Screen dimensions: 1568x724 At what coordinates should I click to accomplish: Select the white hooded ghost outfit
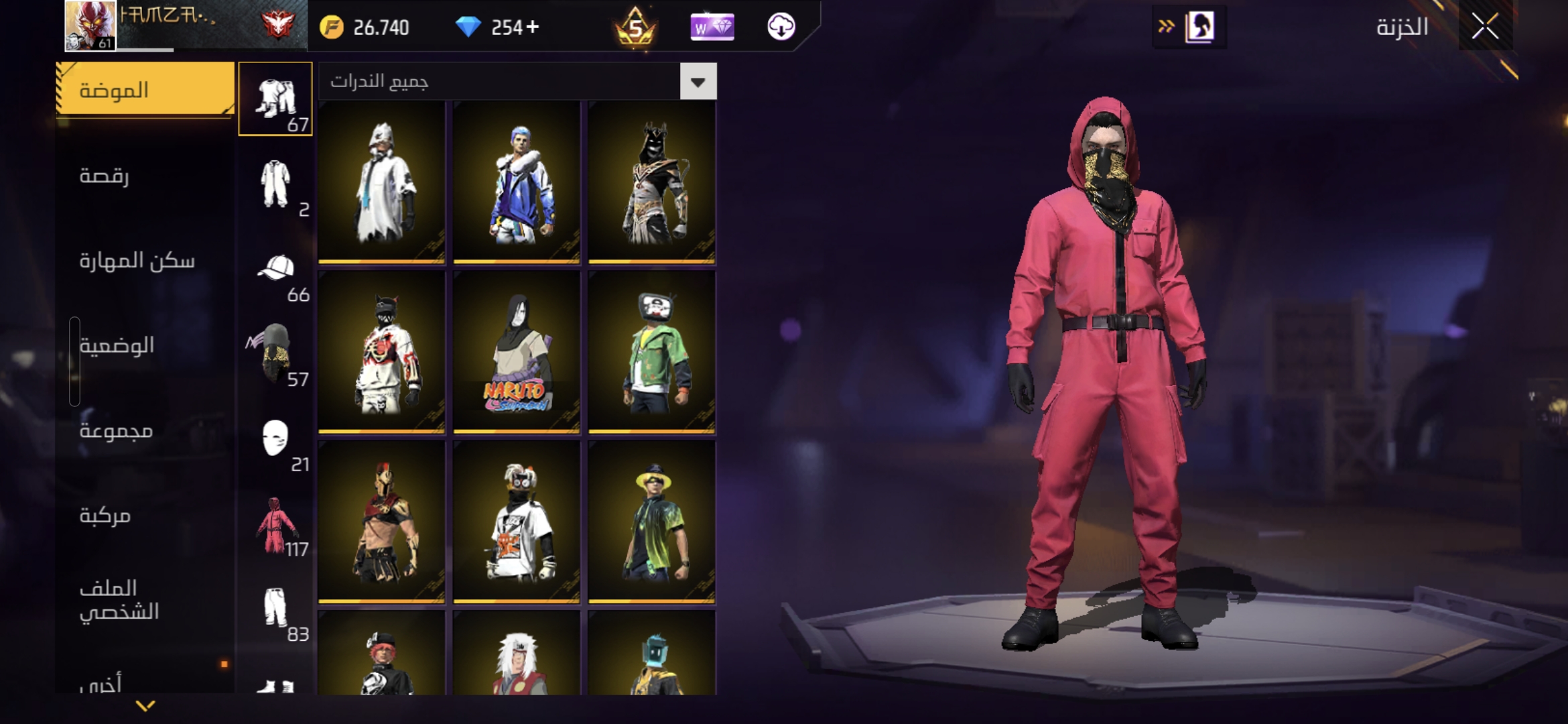coord(381,181)
